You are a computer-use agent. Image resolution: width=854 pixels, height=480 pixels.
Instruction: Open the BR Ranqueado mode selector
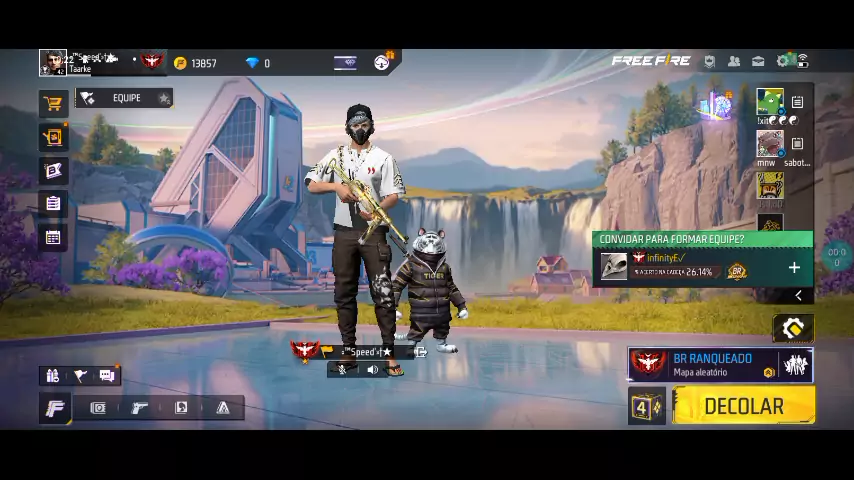719,365
